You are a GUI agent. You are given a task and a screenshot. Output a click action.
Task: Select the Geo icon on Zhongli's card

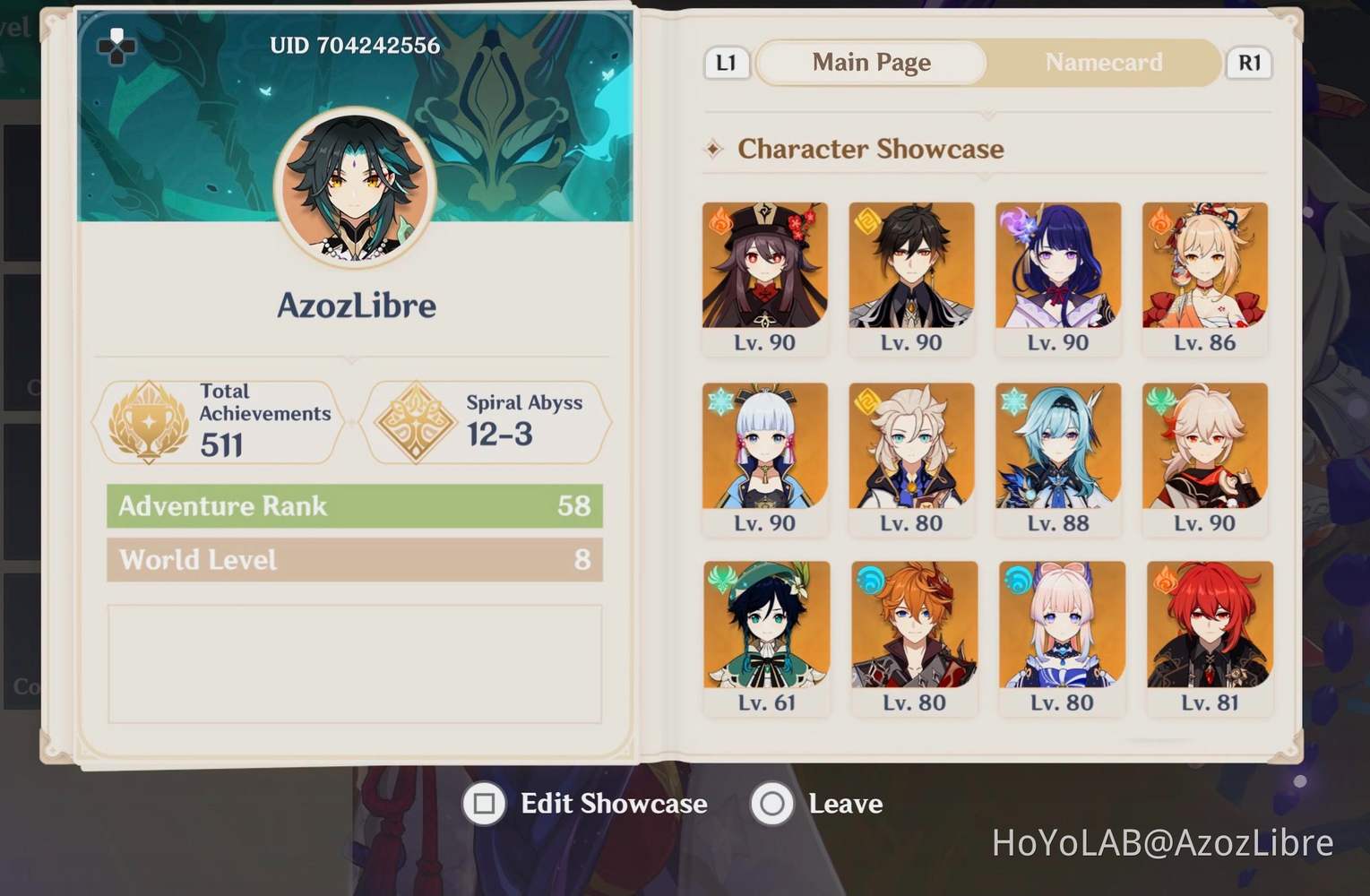[868, 220]
